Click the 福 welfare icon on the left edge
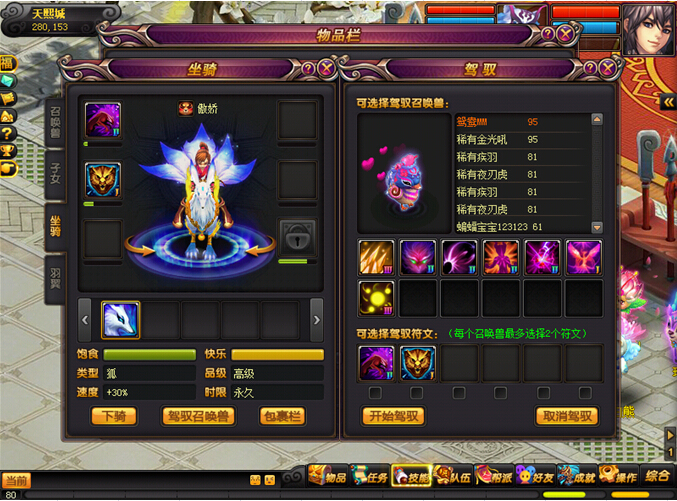 coord(7,64)
